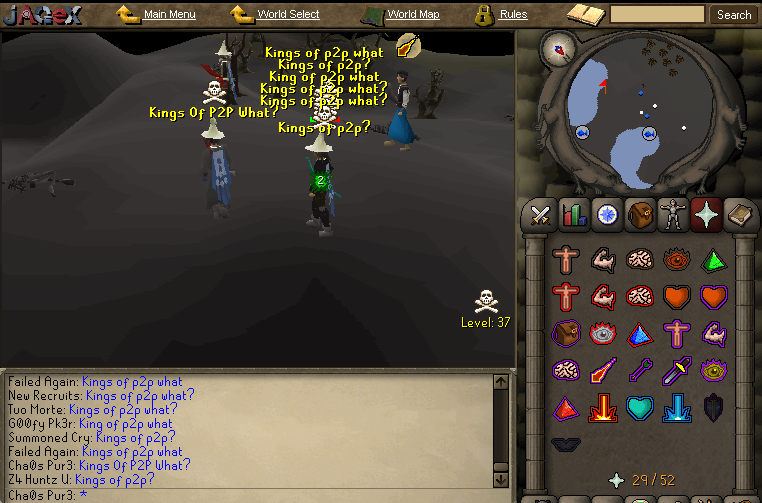Viewport: 762px width, 503px height.
Task: Click the Search button
Action: tap(734, 15)
